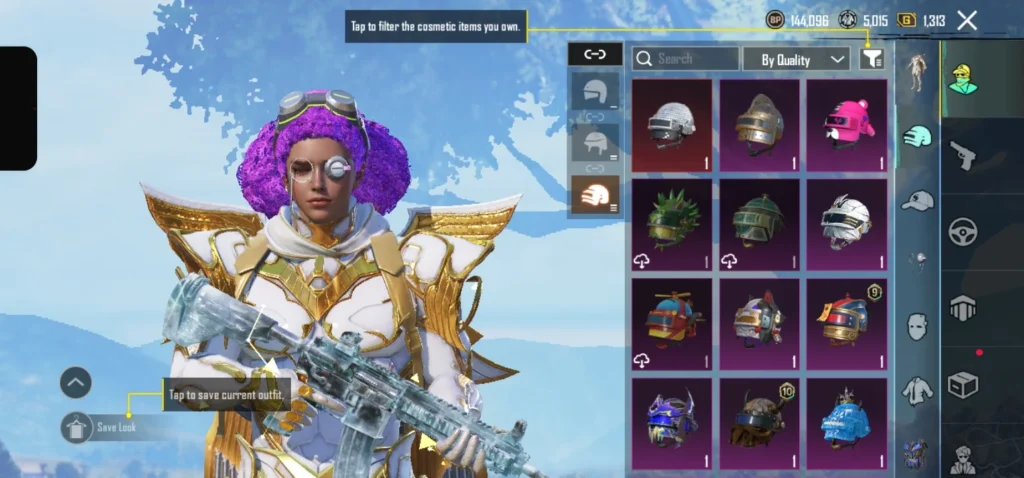The height and width of the screenshot is (478, 1024).
Task: Show the cap headwear subcategory
Action: point(917,201)
